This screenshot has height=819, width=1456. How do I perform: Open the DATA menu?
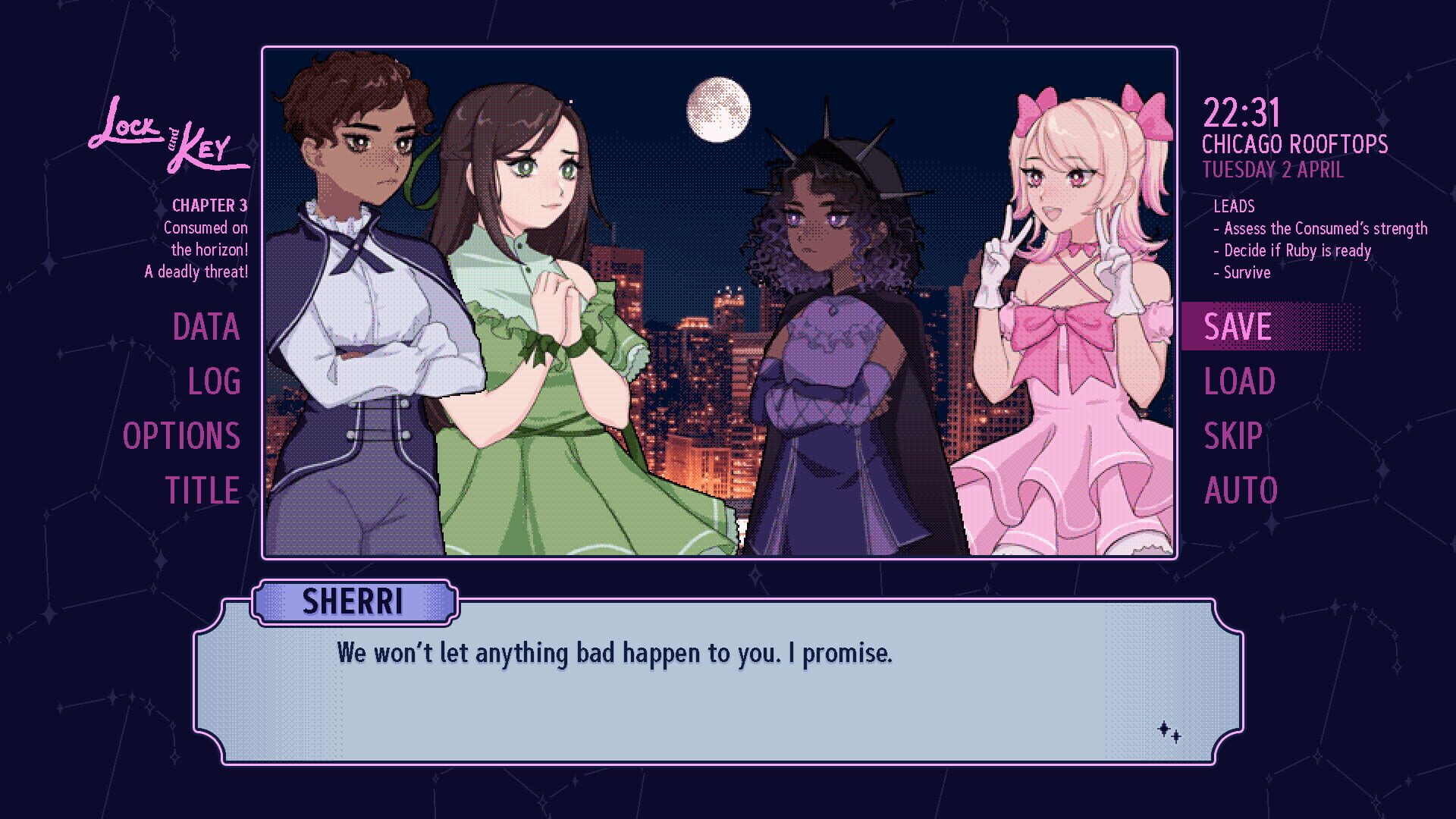[x=205, y=328]
